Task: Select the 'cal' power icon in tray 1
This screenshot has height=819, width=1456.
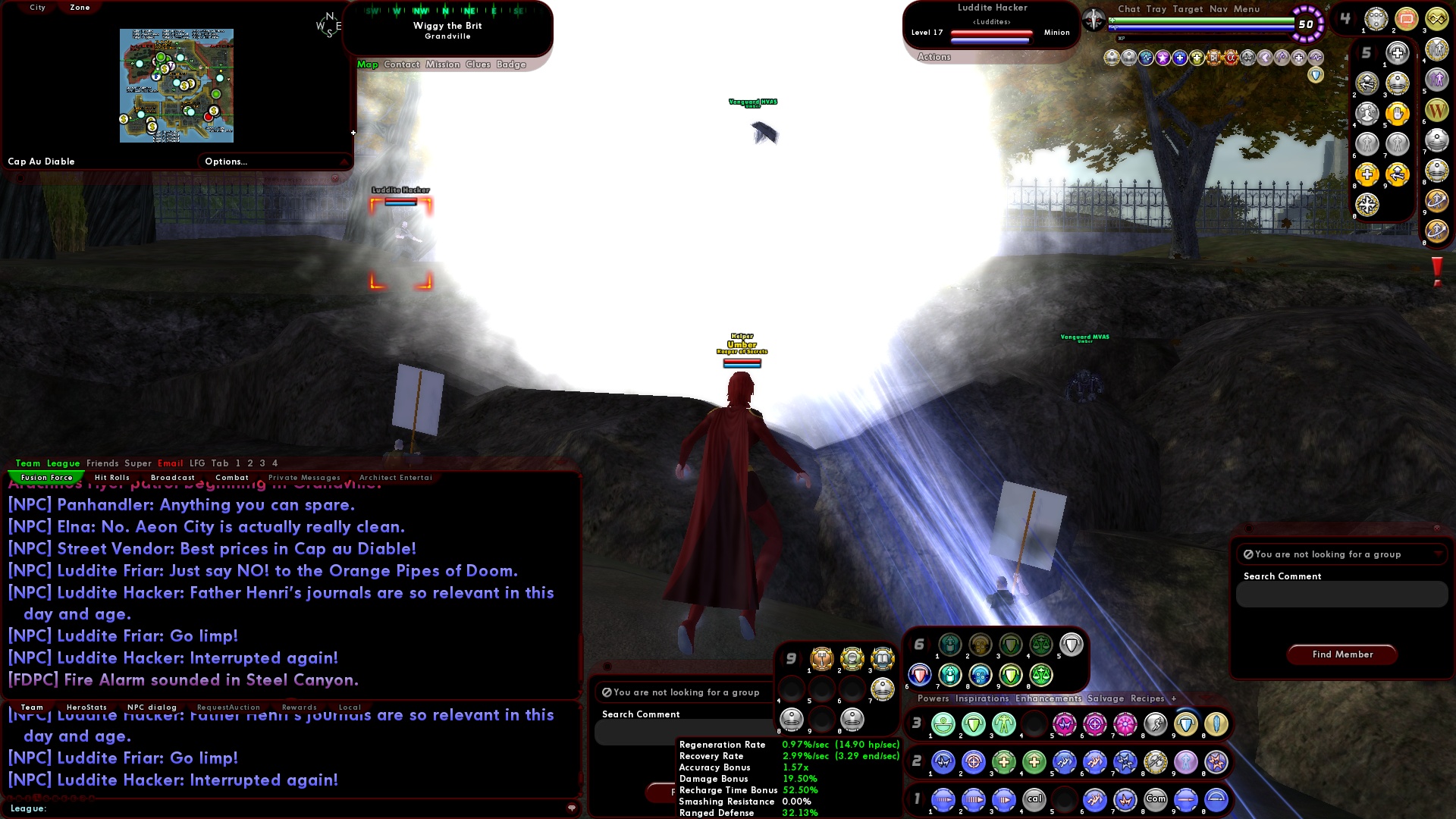Action: (1034, 800)
